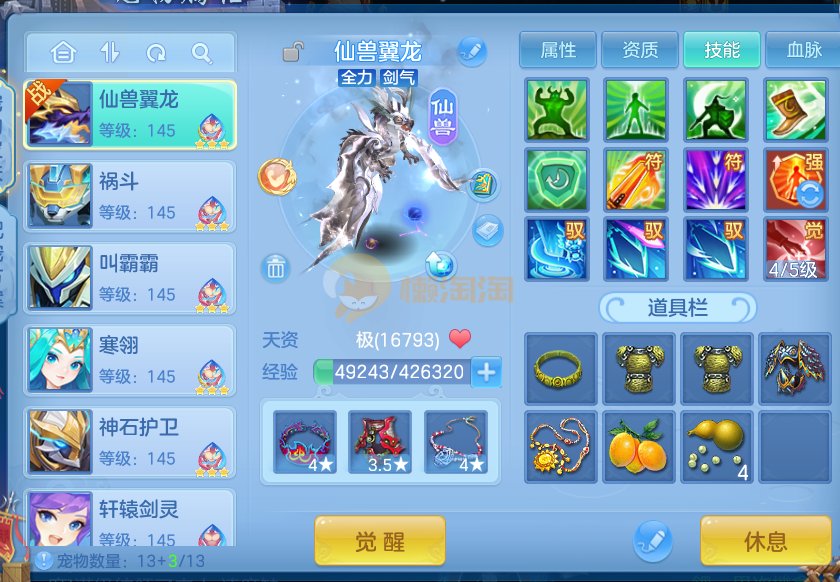This screenshot has height=582, width=840.
Task: Click the 休息 button
Action: 765,541
